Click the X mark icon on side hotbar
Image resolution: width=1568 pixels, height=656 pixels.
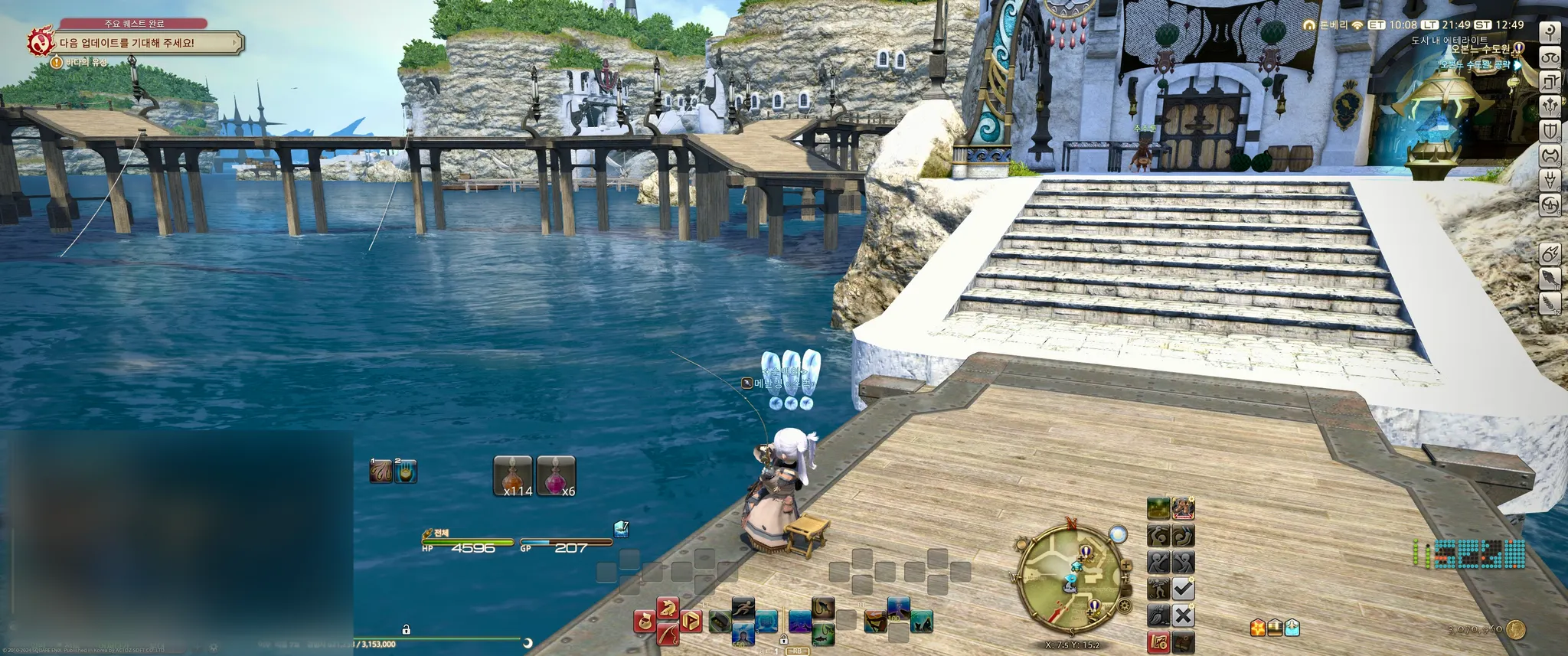1183,615
